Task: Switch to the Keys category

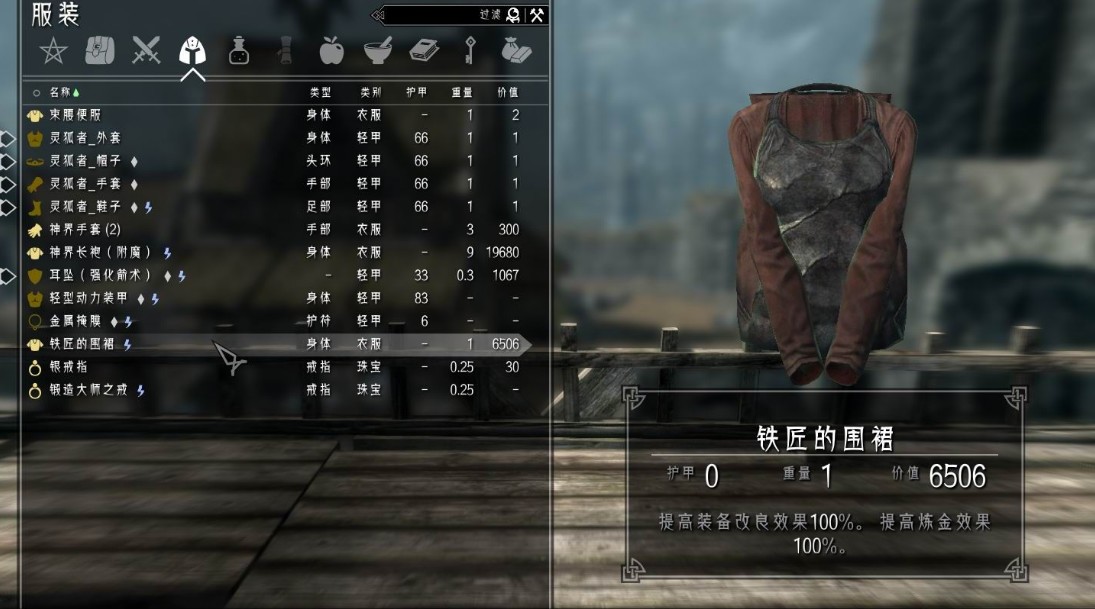Action: click(x=470, y=50)
